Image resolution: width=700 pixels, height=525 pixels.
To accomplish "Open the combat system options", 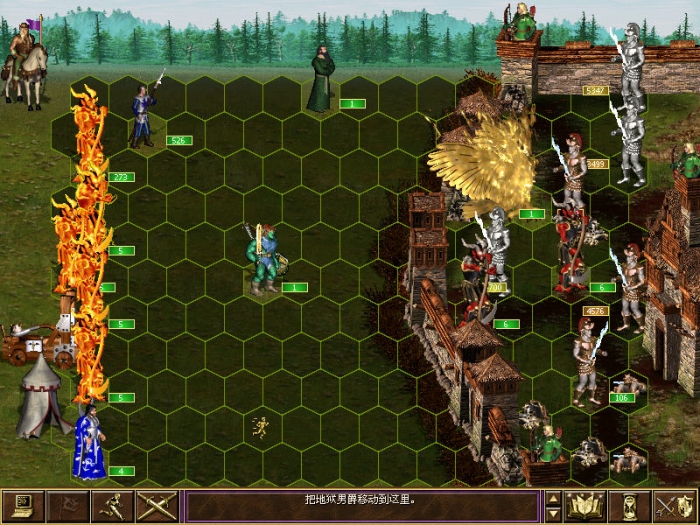I will coord(23,506).
